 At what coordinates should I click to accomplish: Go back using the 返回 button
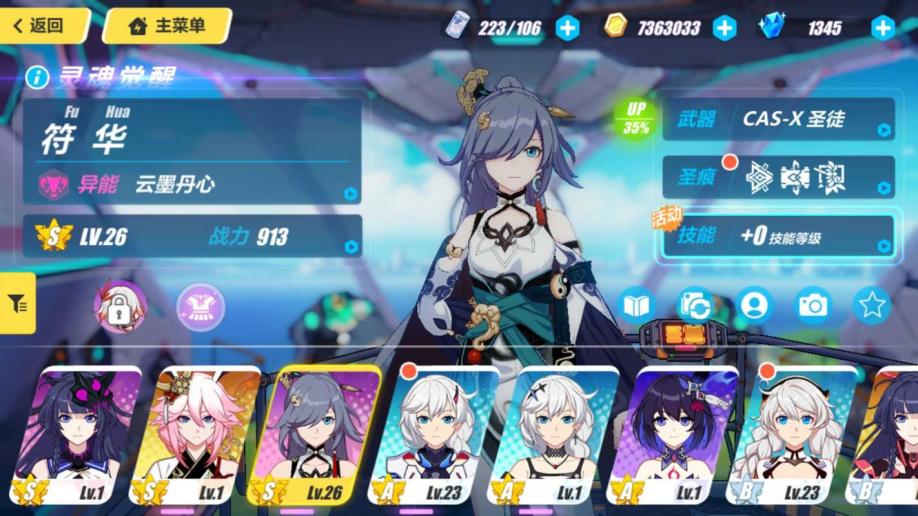coord(43,26)
